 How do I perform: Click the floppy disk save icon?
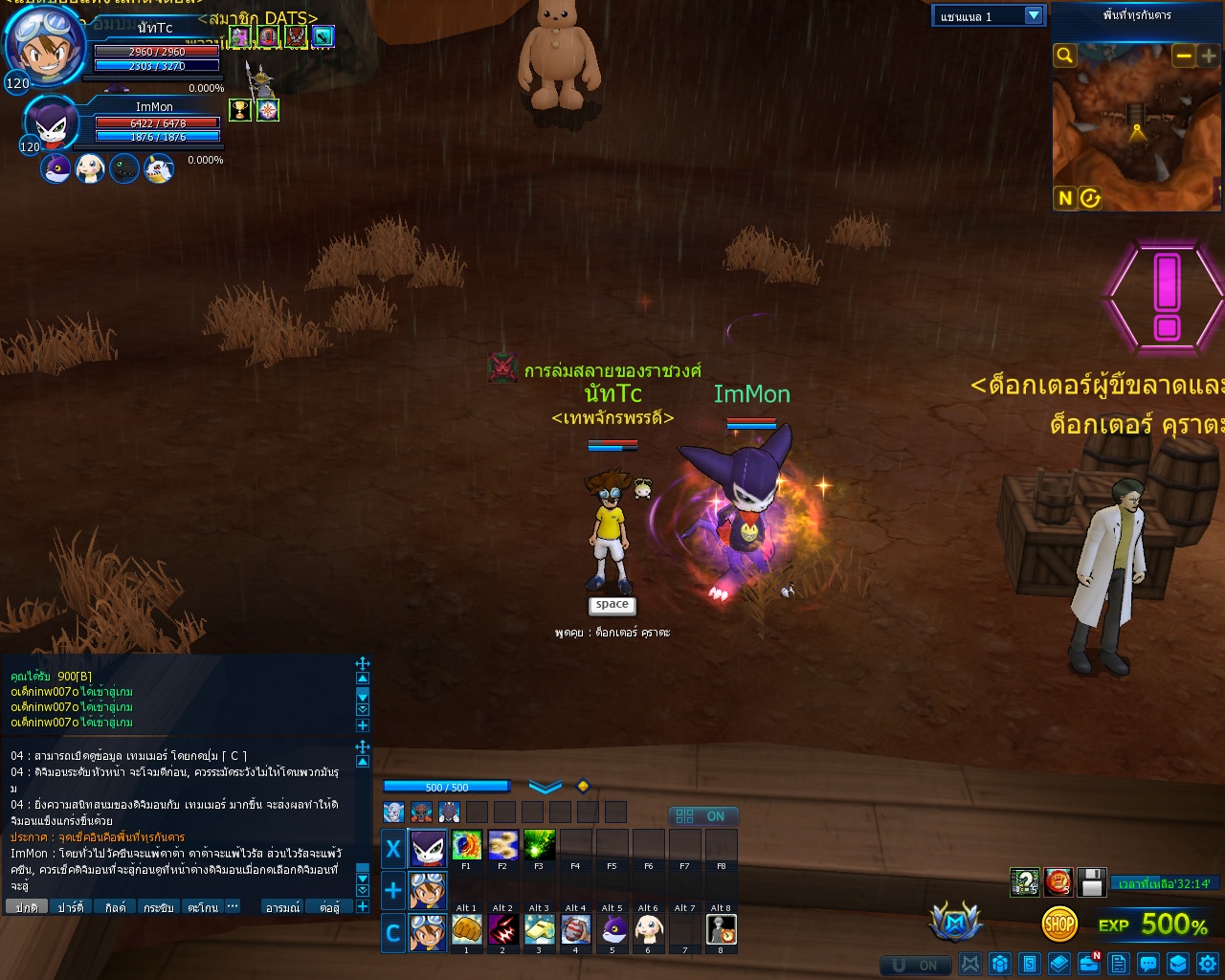tap(1092, 881)
